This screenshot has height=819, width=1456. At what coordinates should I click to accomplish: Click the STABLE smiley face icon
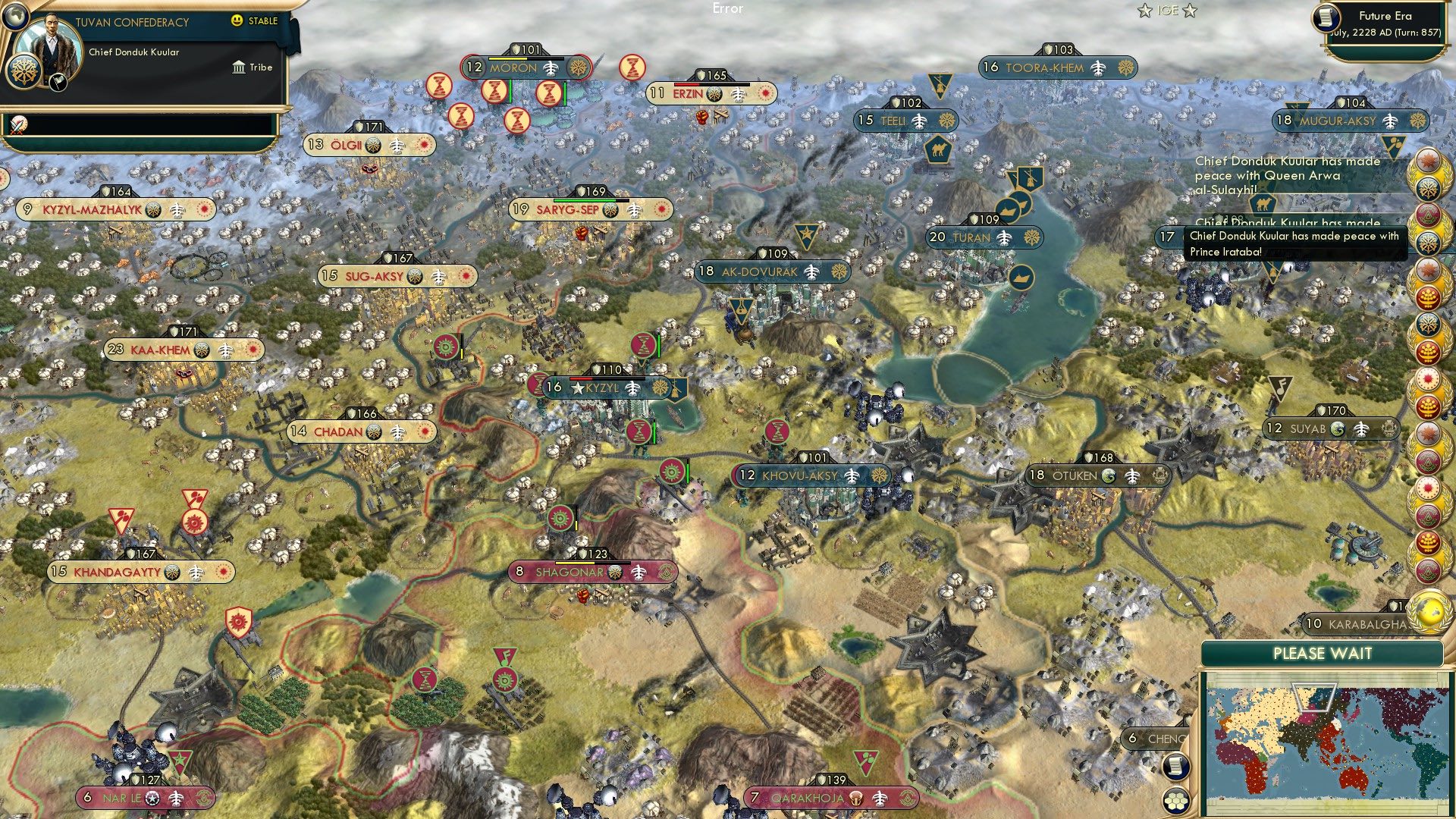[237, 21]
